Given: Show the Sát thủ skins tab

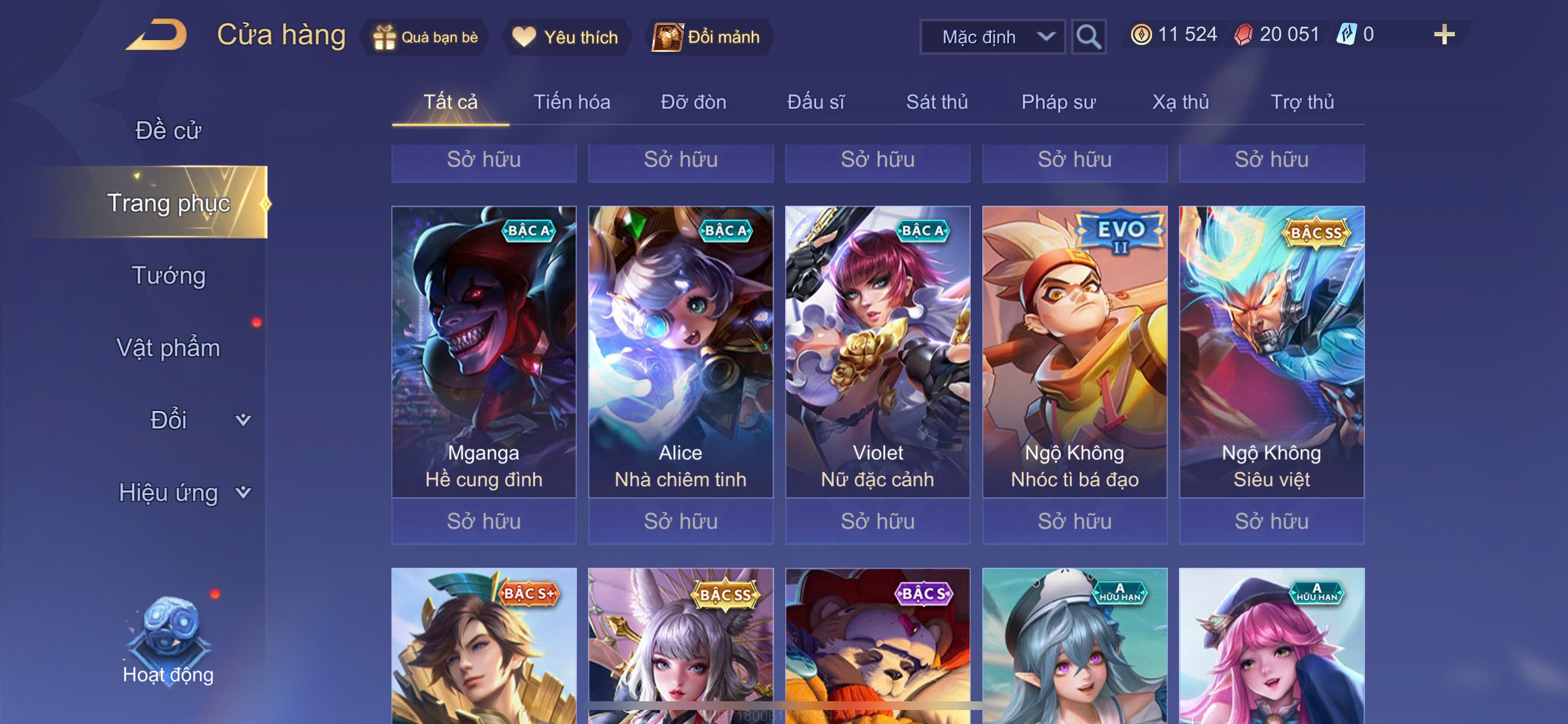Looking at the screenshot, I should coord(937,102).
